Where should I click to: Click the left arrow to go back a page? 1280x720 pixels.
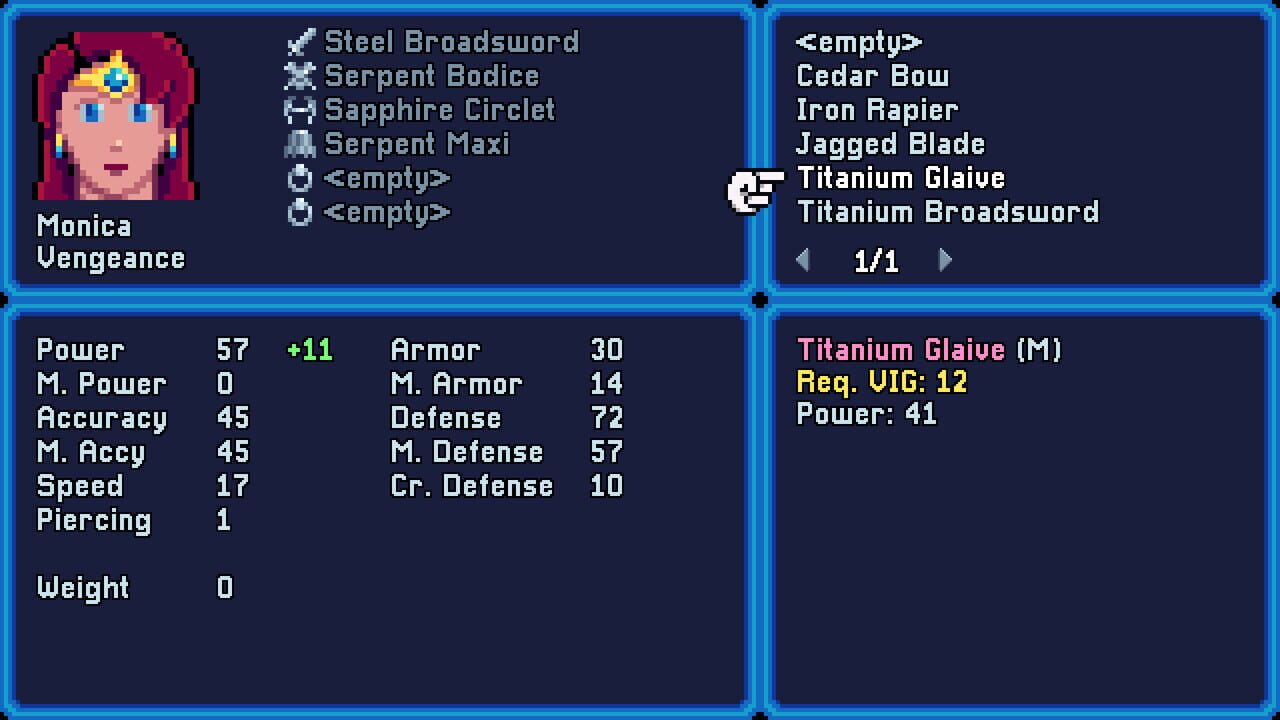coord(803,259)
